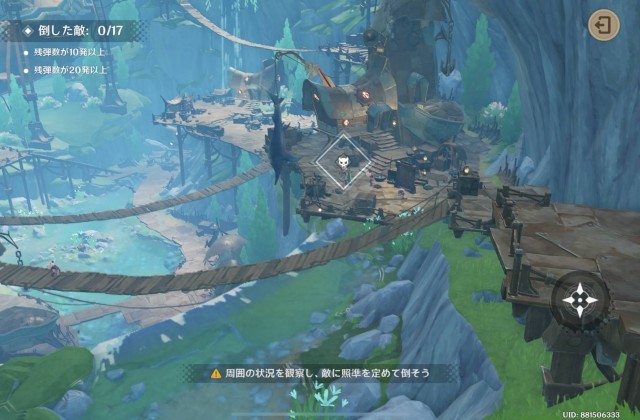
Task: Tap the exit door button
Action: [x=603, y=25]
